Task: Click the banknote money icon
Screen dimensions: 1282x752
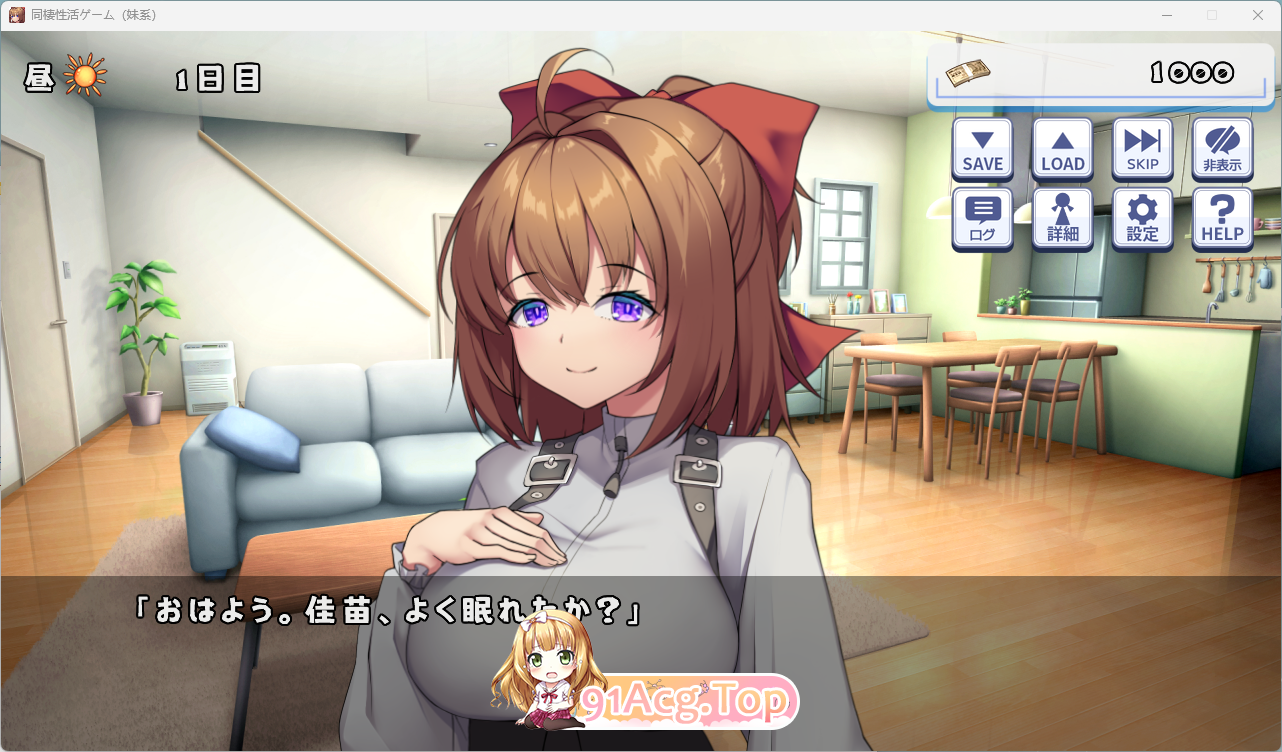Action: click(968, 70)
